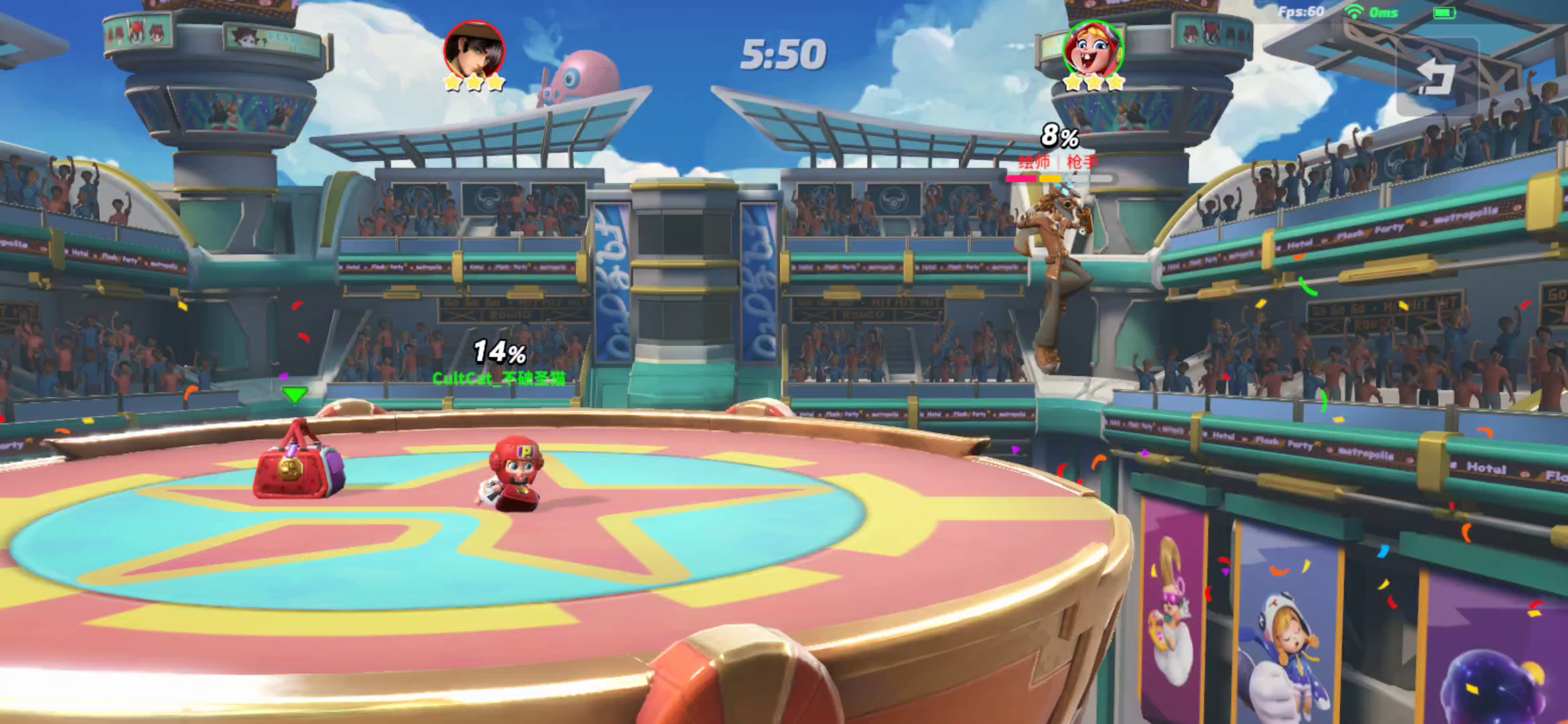Click the exit arrow button
The height and width of the screenshot is (724, 1568).
(1437, 77)
